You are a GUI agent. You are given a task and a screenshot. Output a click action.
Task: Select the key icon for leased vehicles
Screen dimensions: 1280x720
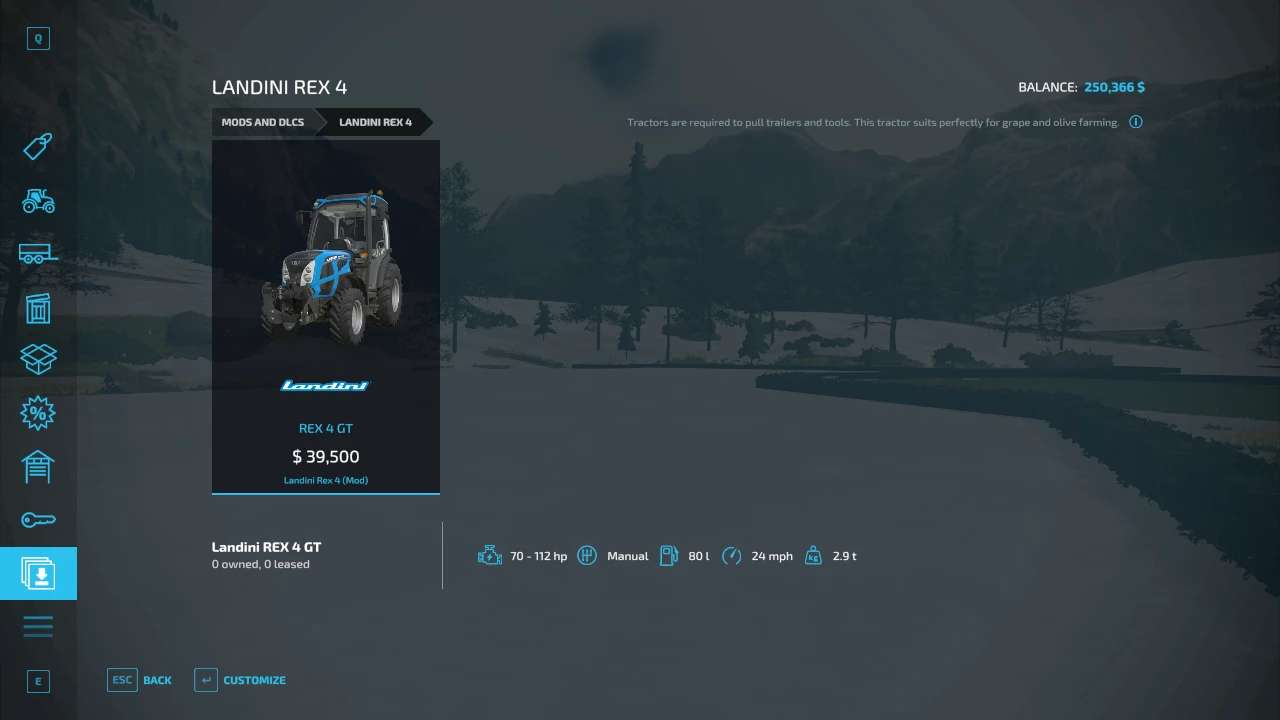(38, 519)
